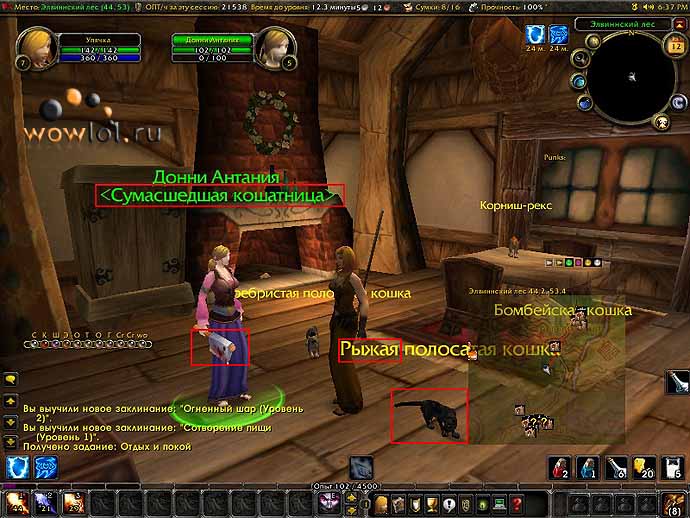The height and width of the screenshot is (518, 690).
Task: Open the skull-and-crossbones minimap button
Action: [x=661, y=122]
